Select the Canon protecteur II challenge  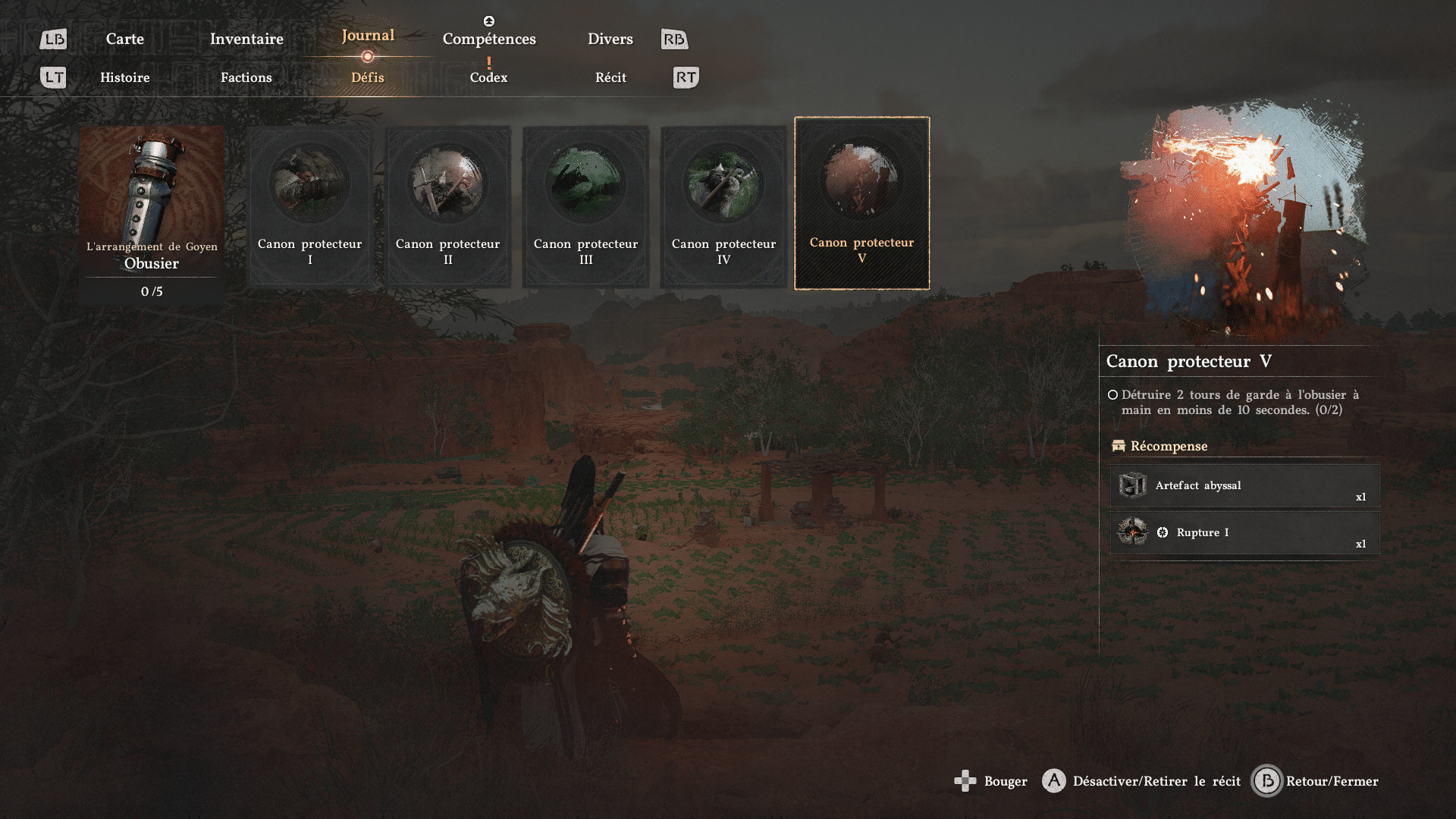click(x=447, y=206)
